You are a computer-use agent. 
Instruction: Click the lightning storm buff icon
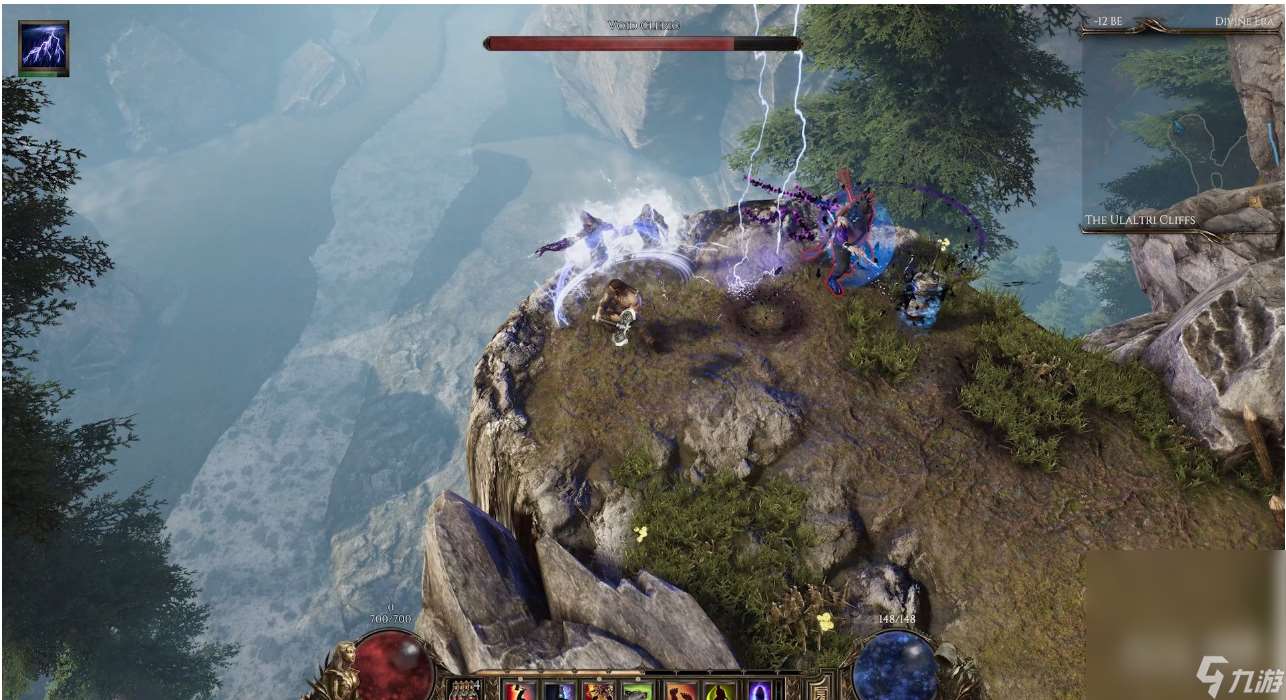44,46
